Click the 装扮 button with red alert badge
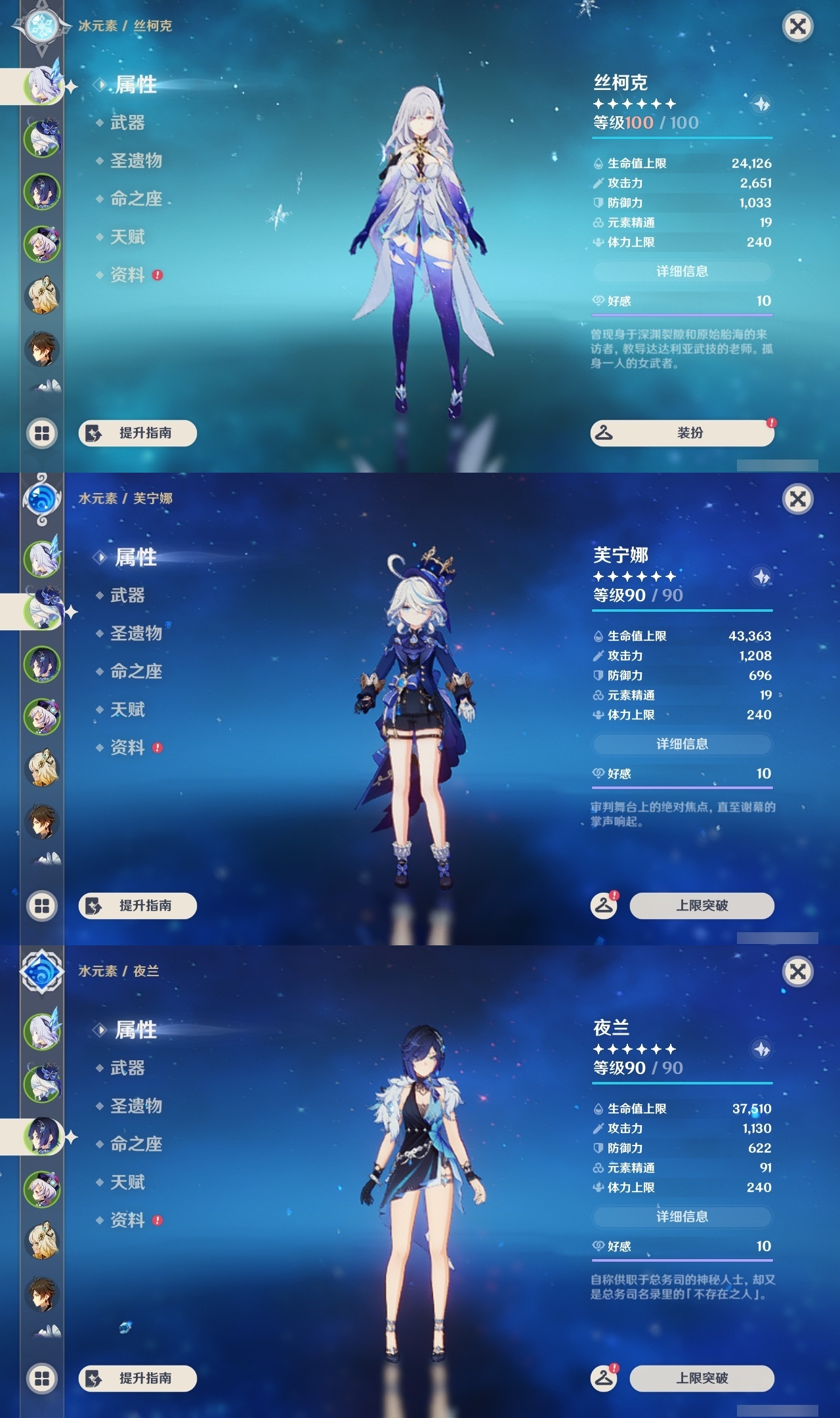This screenshot has width=840, height=1418. point(682,434)
